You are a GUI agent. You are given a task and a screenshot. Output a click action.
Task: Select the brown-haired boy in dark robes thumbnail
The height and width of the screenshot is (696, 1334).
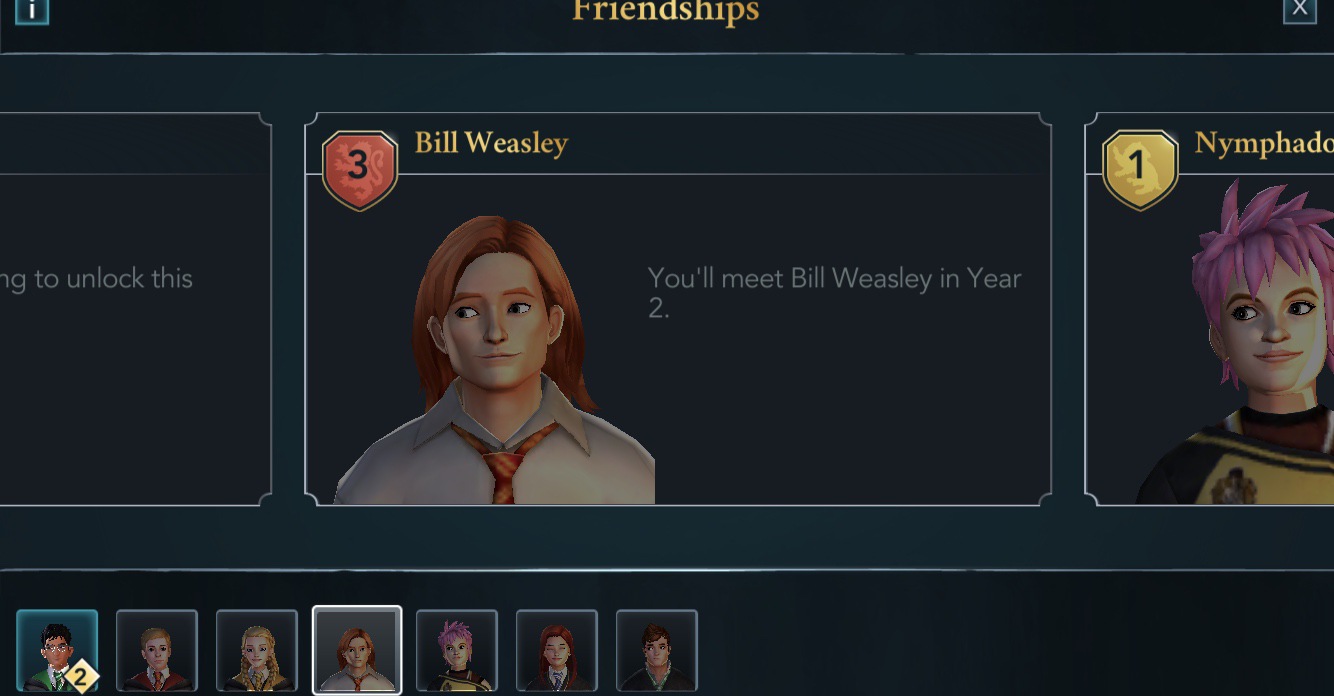pos(657,651)
